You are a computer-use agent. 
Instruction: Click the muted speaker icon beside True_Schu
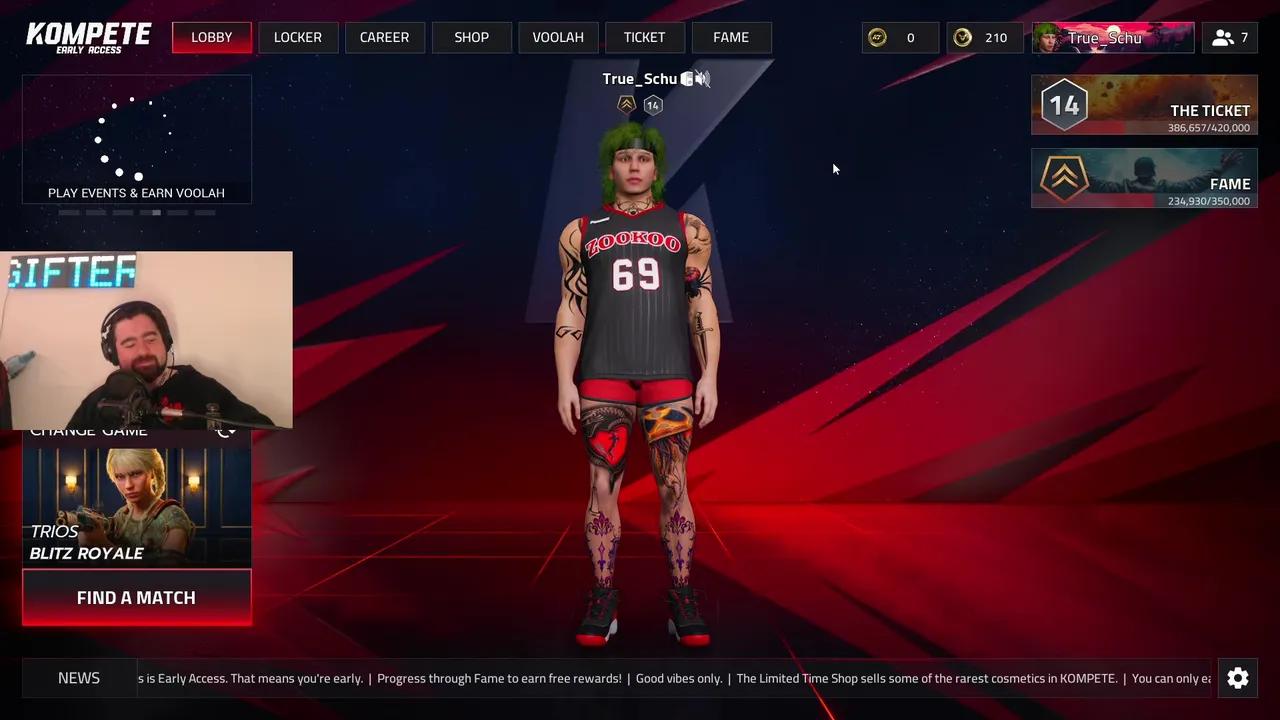[703, 78]
